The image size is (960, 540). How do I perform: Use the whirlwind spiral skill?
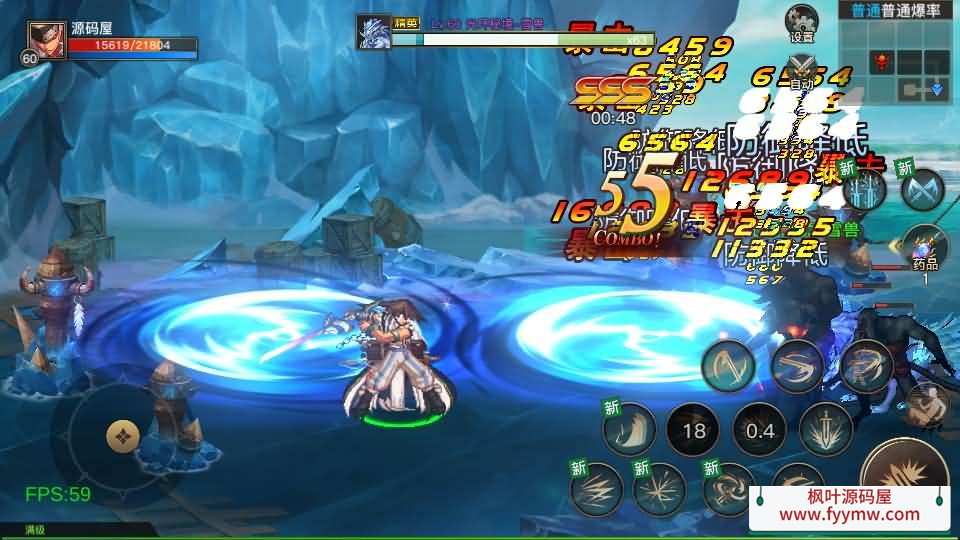tap(728, 489)
